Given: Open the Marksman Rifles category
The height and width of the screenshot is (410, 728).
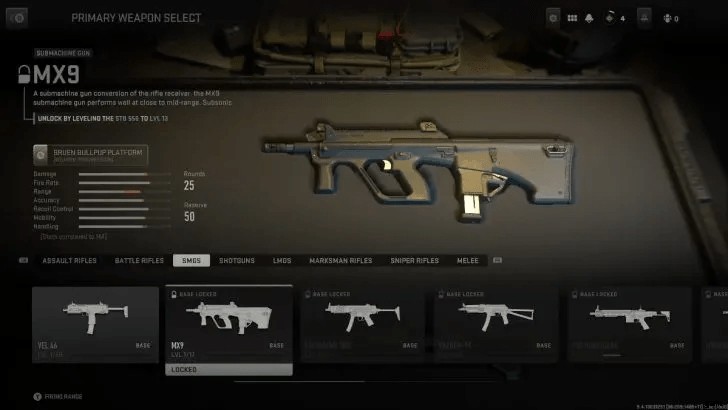Looking at the screenshot, I should pyautogui.click(x=340, y=261).
